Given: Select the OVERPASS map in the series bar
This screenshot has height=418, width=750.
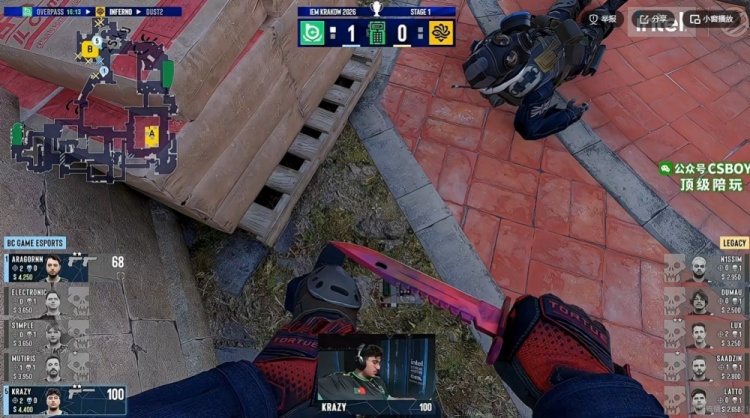Looking at the screenshot, I should [x=53, y=12].
